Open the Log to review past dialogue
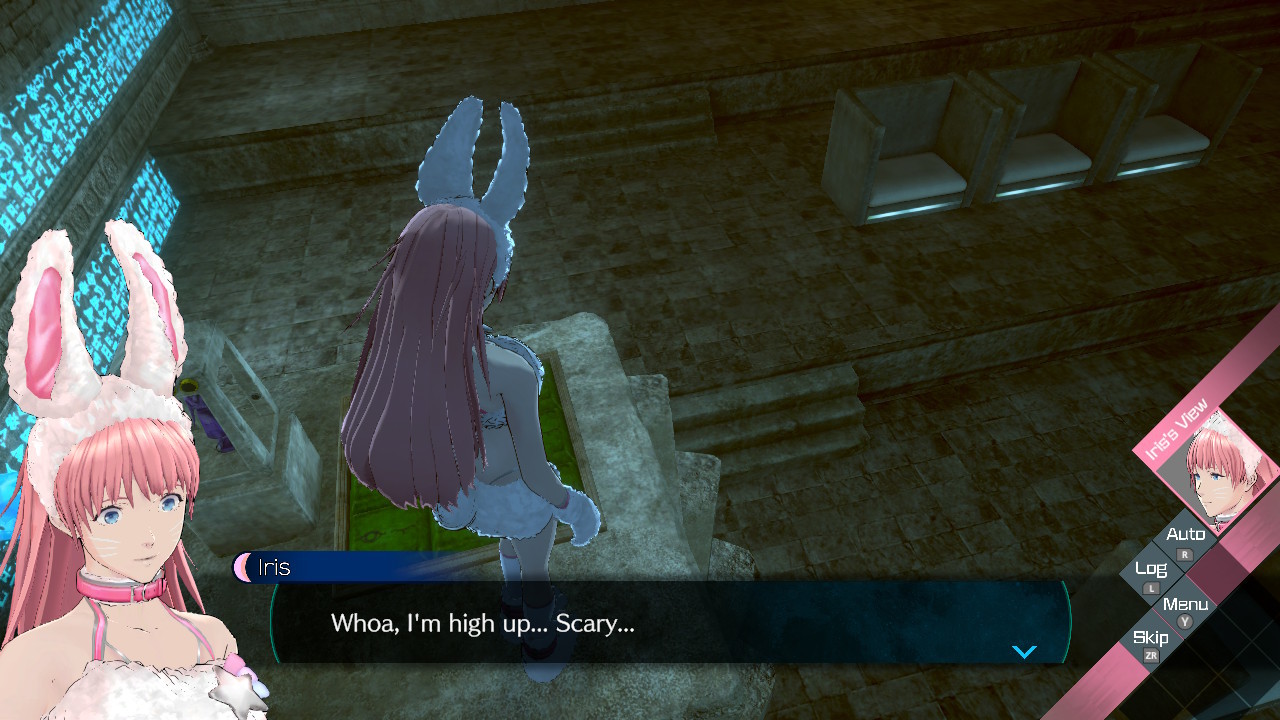Viewport: 1280px width, 720px height. click(x=1152, y=568)
